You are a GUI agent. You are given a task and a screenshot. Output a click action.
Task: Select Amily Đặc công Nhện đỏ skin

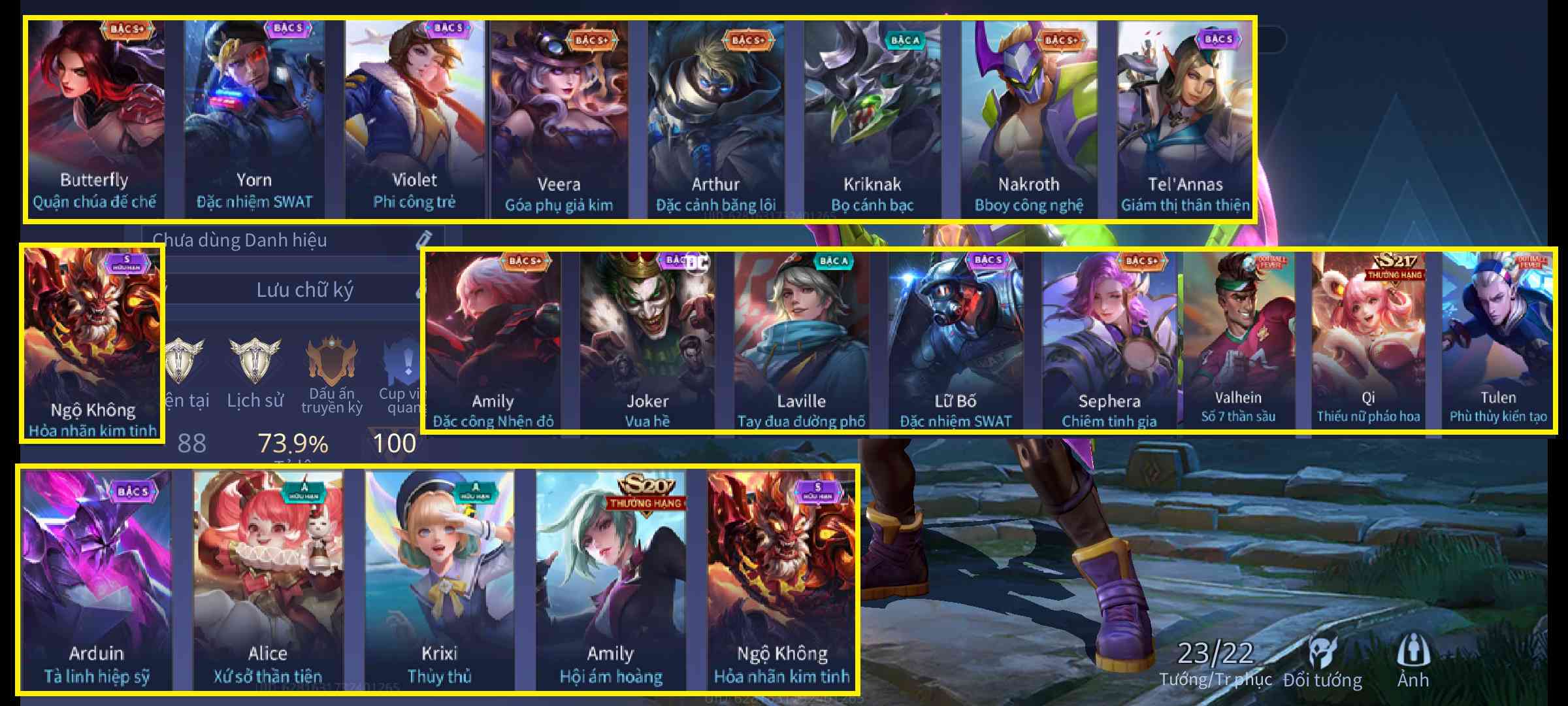click(x=493, y=340)
